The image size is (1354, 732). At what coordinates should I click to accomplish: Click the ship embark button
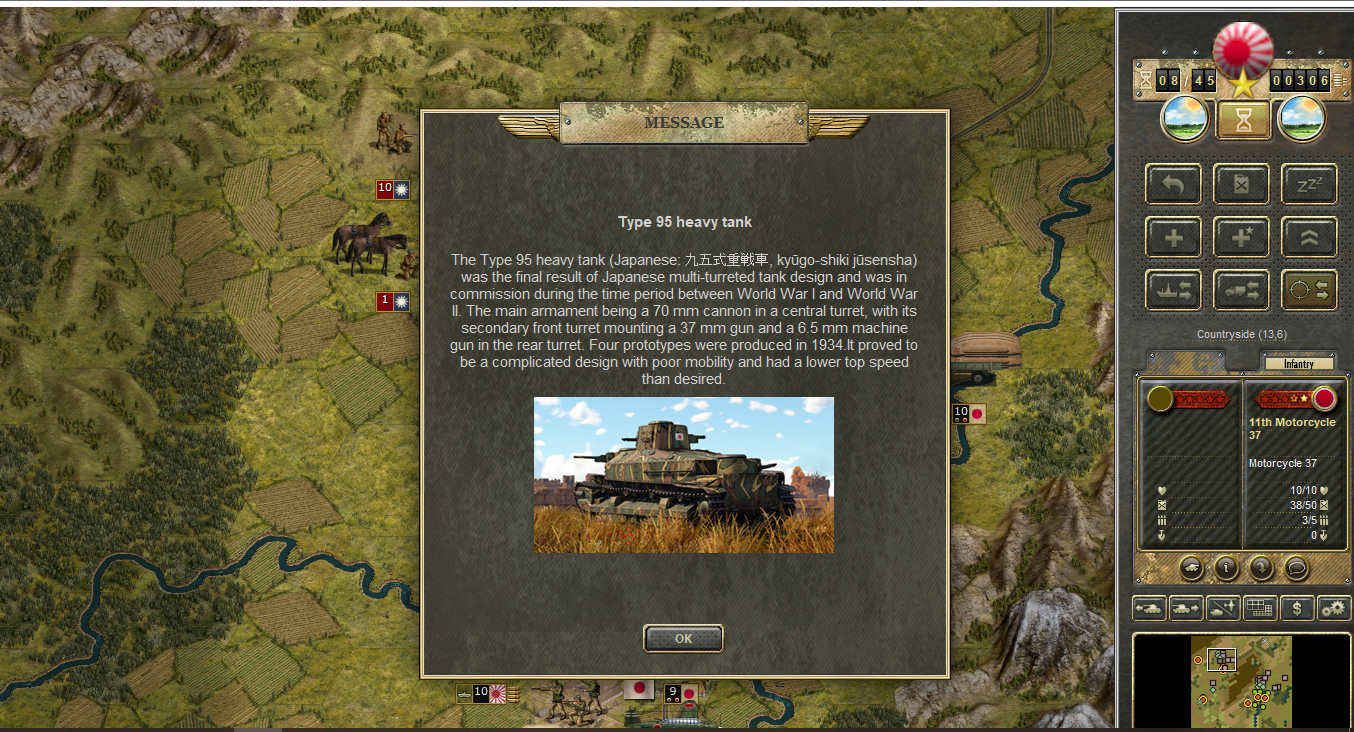[1173, 290]
